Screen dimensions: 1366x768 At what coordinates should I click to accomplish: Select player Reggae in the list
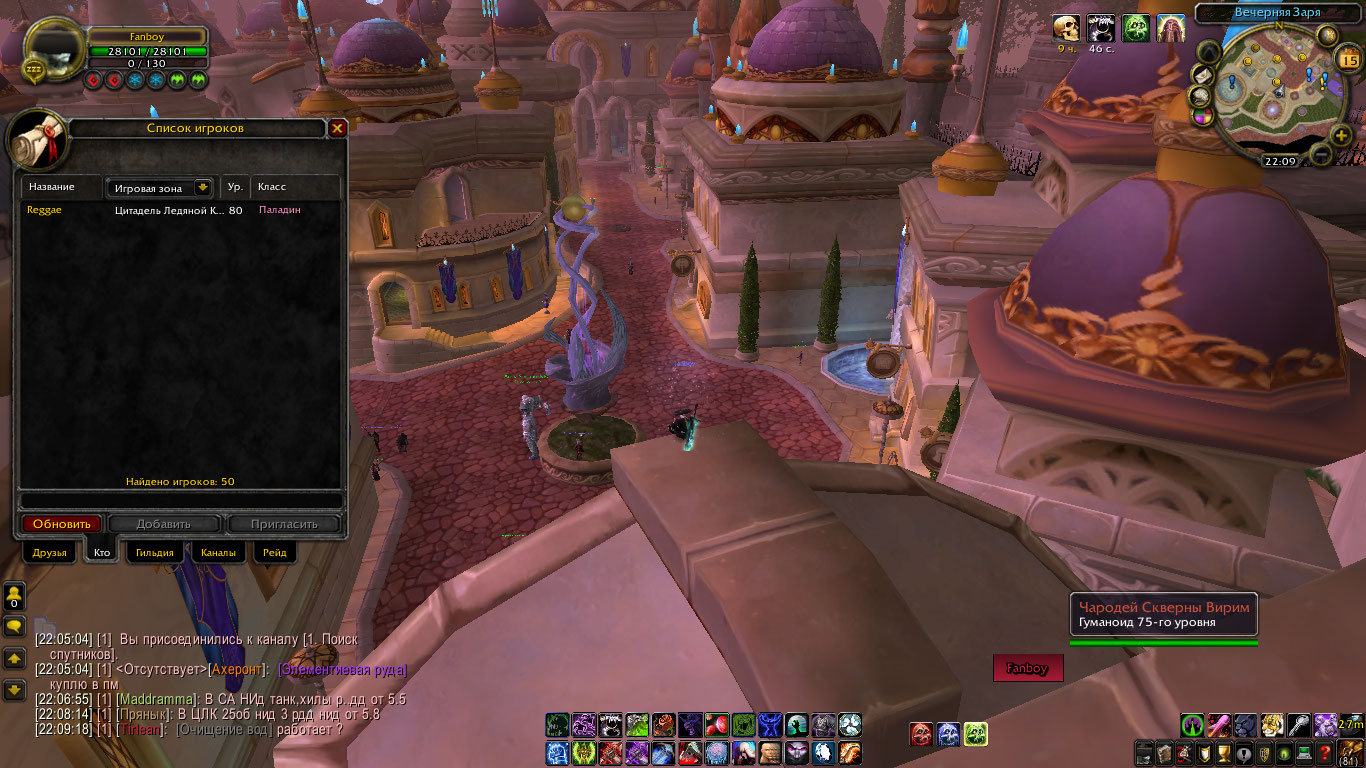tap(44, 210)
